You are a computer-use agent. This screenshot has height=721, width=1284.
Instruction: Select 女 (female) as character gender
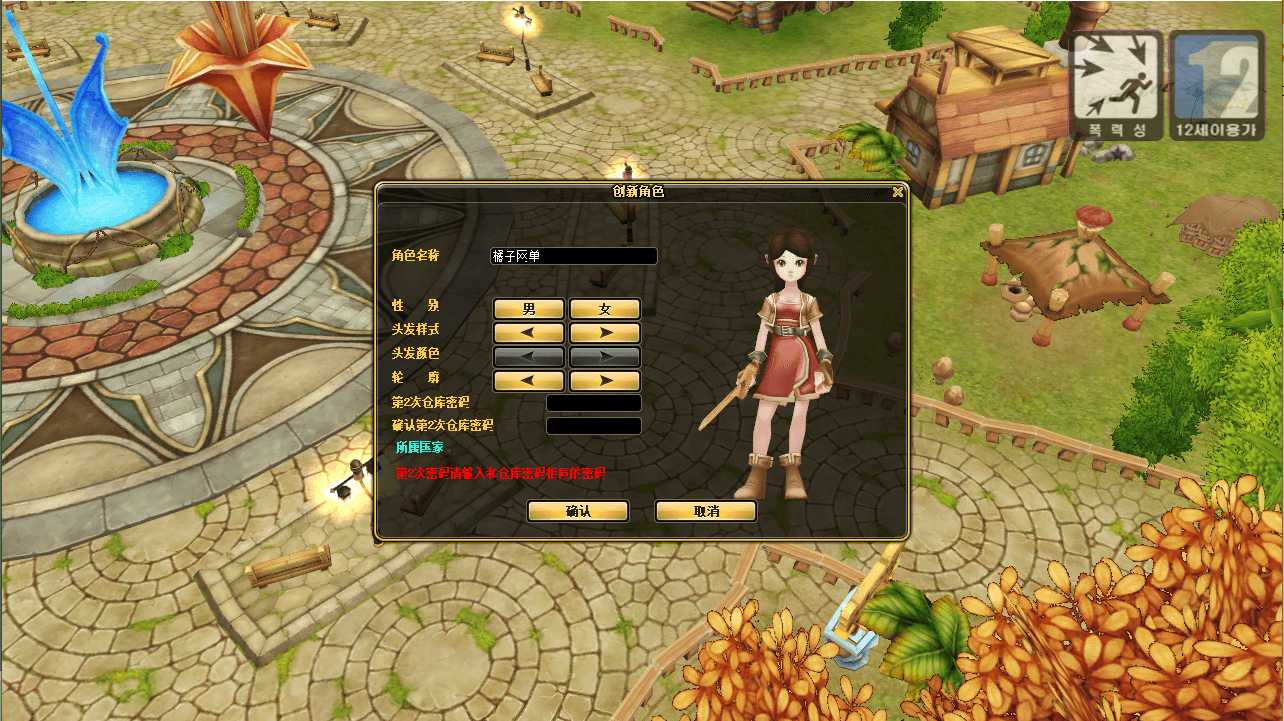(x=603, y=308)
